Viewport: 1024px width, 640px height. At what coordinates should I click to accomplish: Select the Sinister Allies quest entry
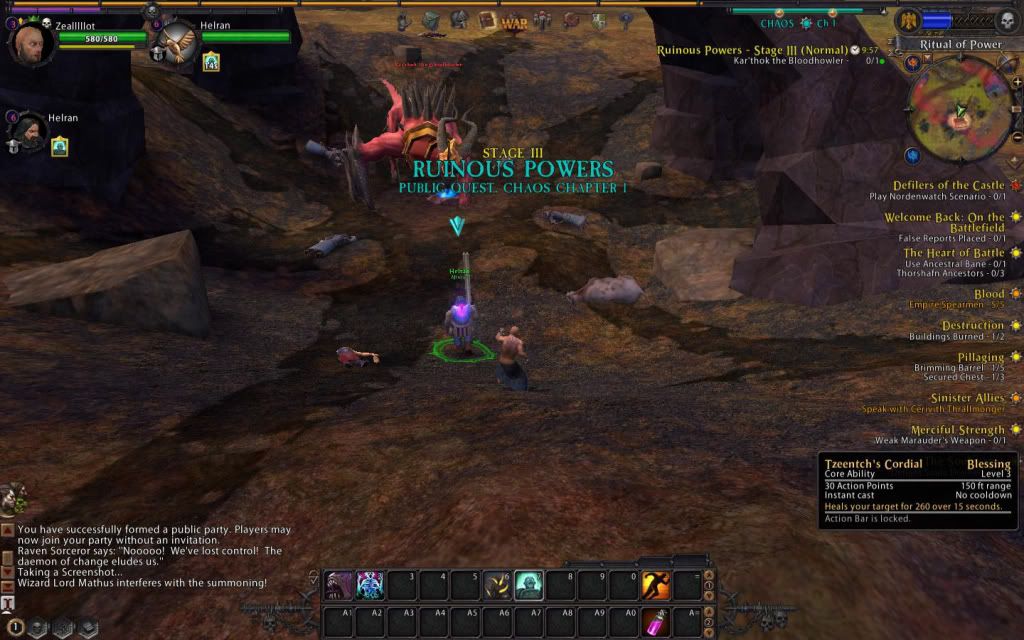coord(967,397)
